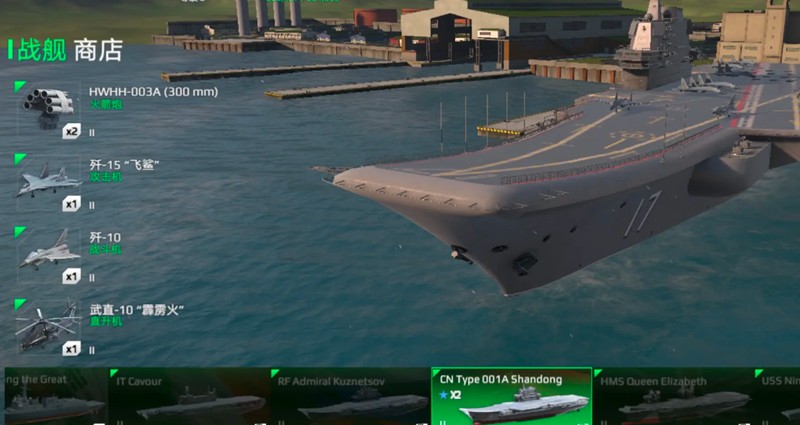Choose the RF Admiral Kuznetsov ship card

(x=349, y=397)
